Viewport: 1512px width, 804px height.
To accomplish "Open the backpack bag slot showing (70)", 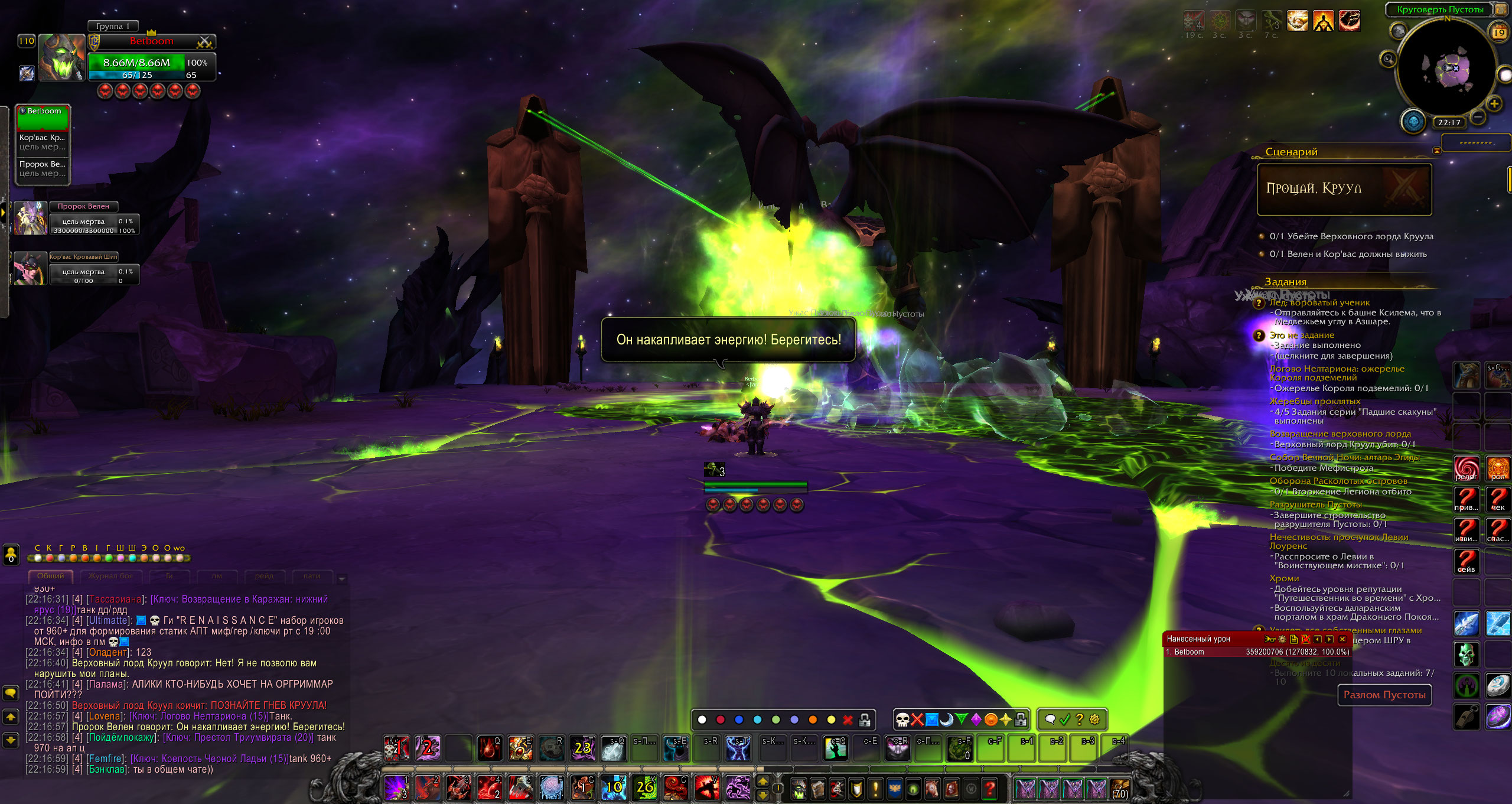I will [1119, 789].
